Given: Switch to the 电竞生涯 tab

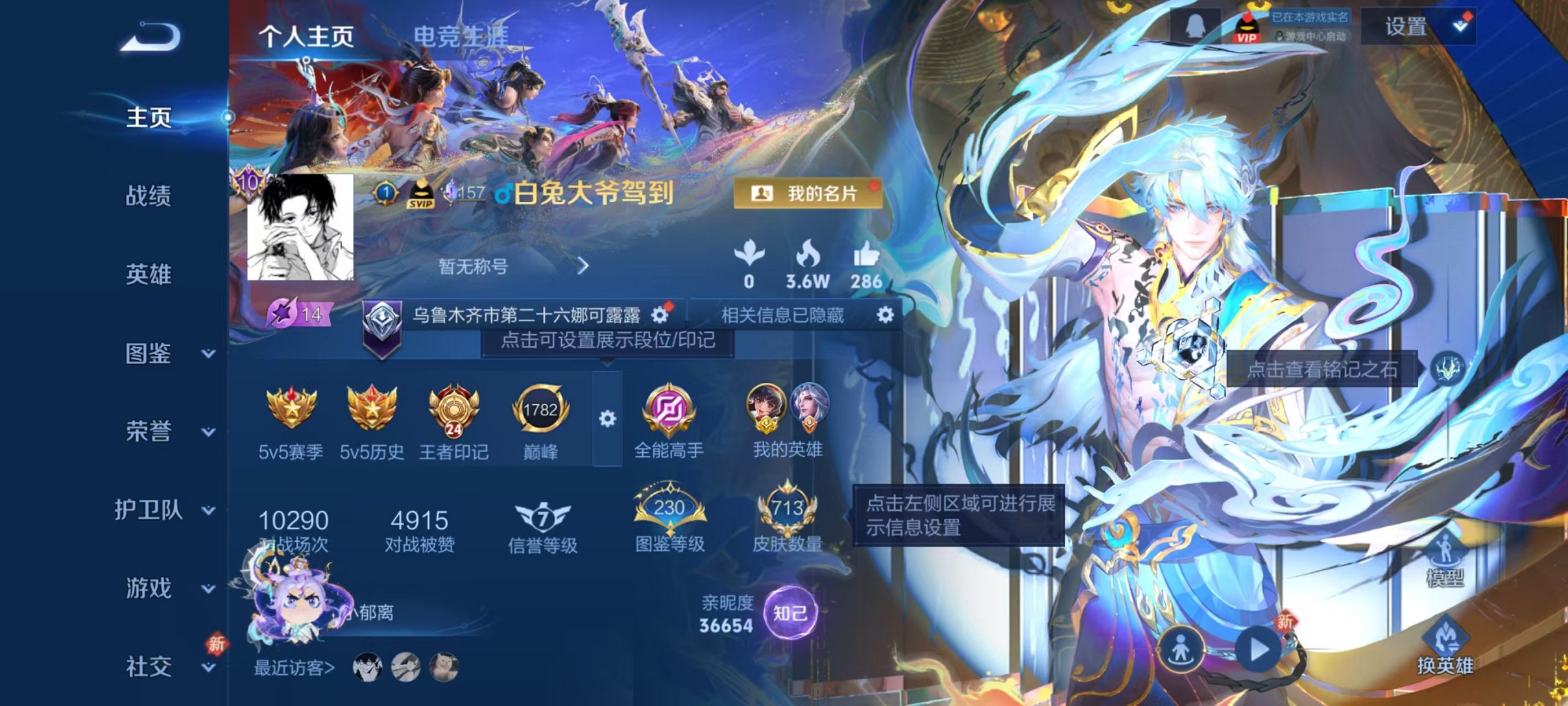Looking at the screenshot, I should pos(463,35).
